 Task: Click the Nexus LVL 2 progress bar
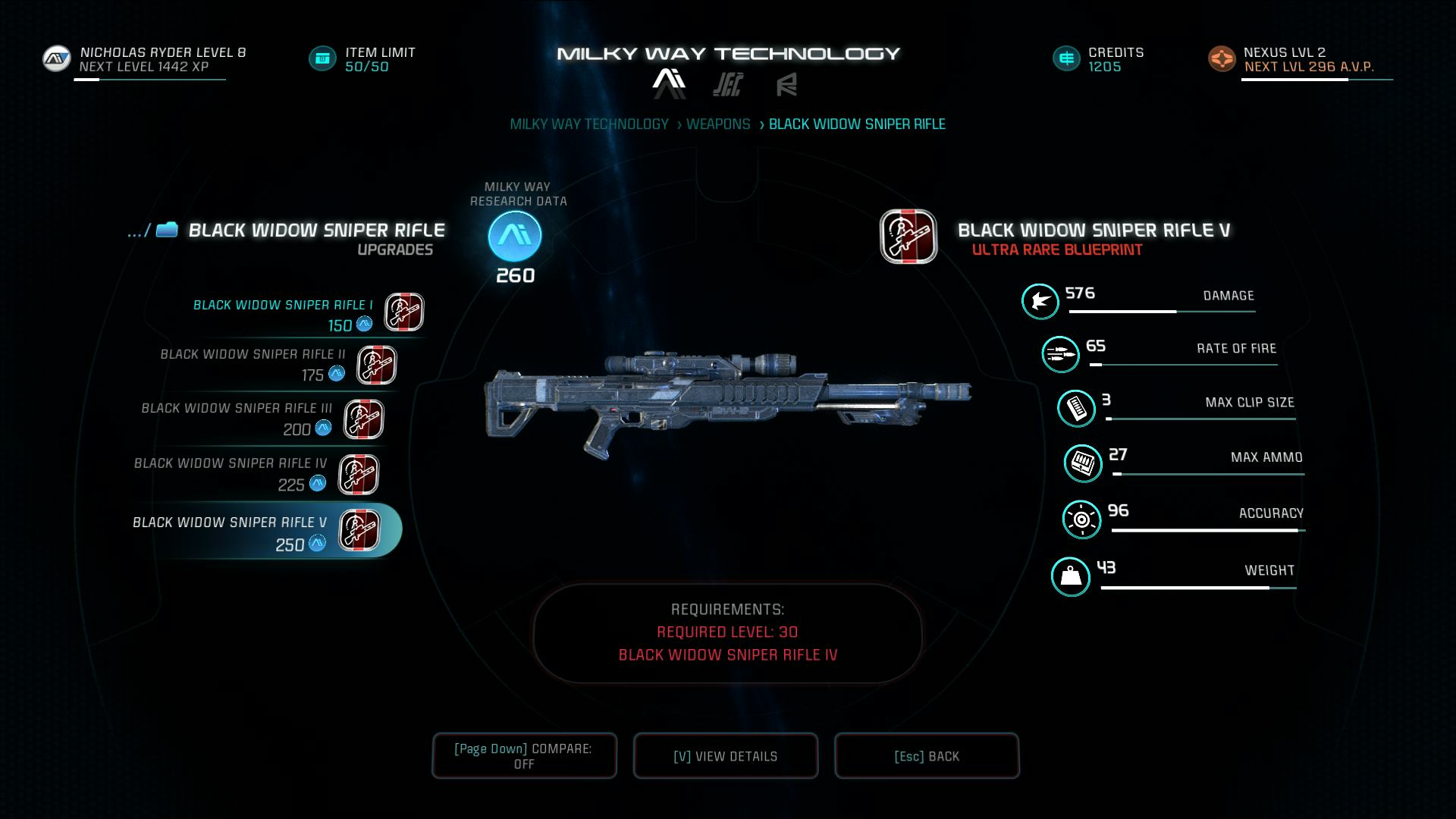pos(1317,78)
